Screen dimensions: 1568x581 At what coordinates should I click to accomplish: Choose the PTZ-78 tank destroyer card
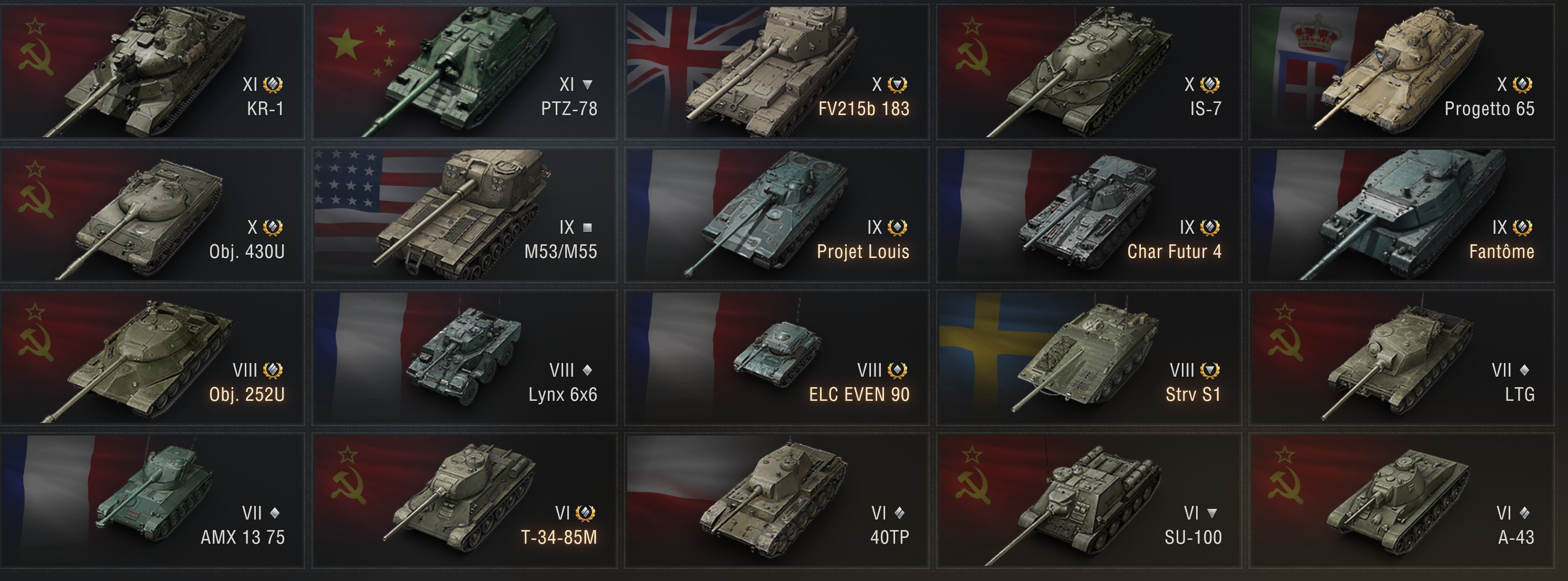click(x=464, y=72)
